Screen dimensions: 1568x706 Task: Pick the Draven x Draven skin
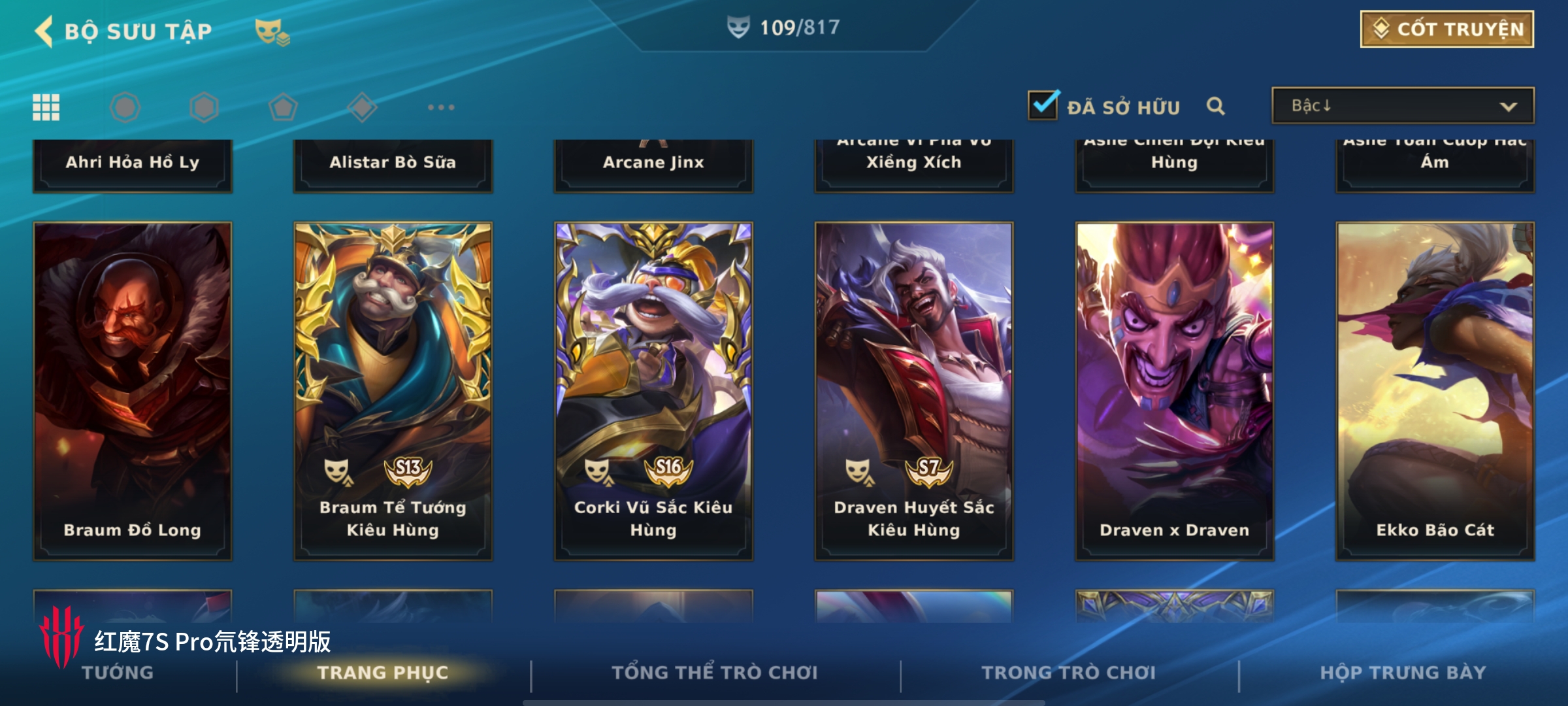(x=1174, y=391)
